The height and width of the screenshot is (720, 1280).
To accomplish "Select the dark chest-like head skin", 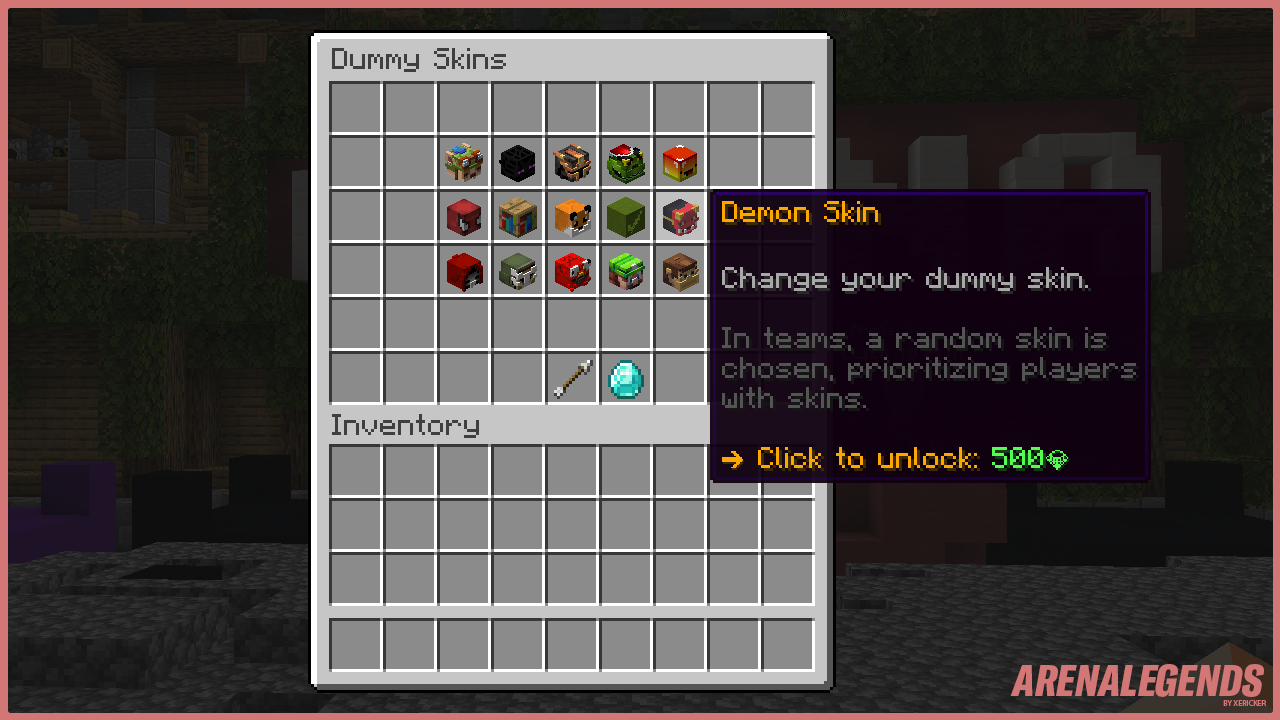I will (572, 162).
